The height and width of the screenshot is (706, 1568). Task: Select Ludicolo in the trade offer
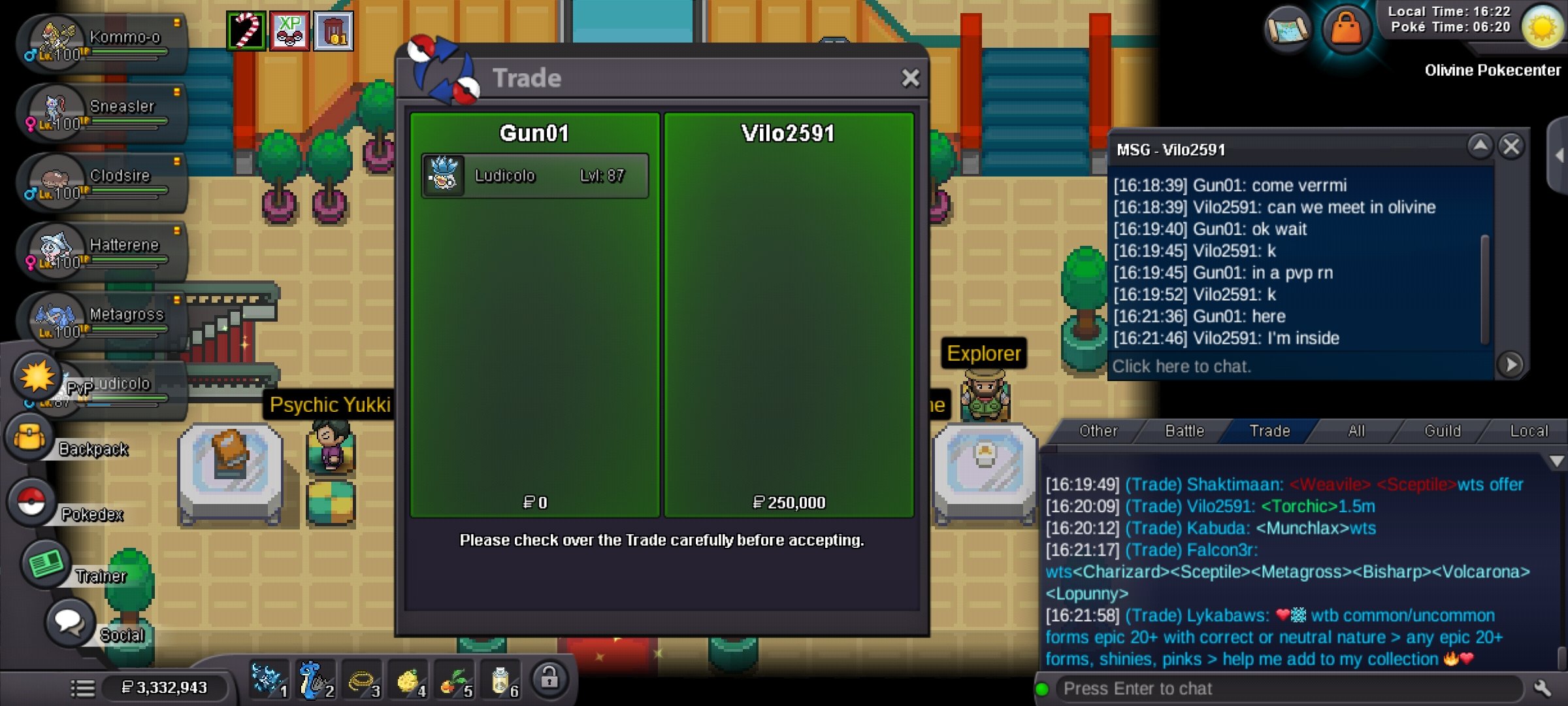click(534, 176)
